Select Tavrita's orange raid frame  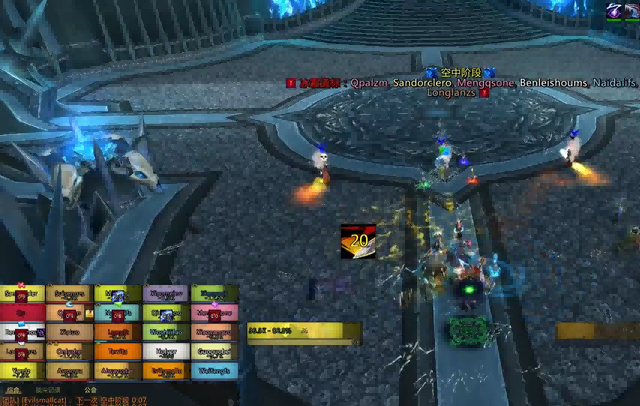click(x=118, y=351)
